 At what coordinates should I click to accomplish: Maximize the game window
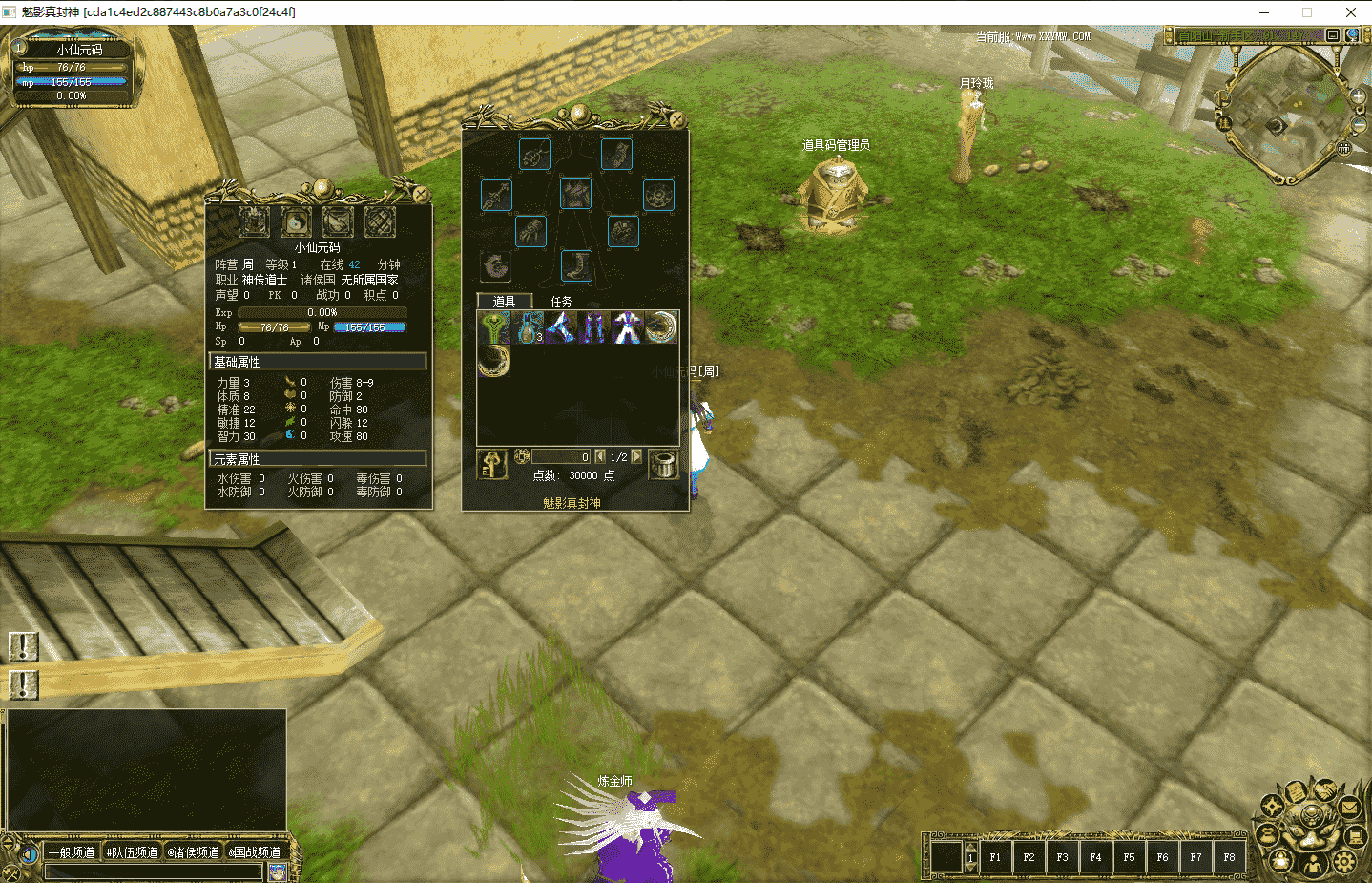point(1307,12)
